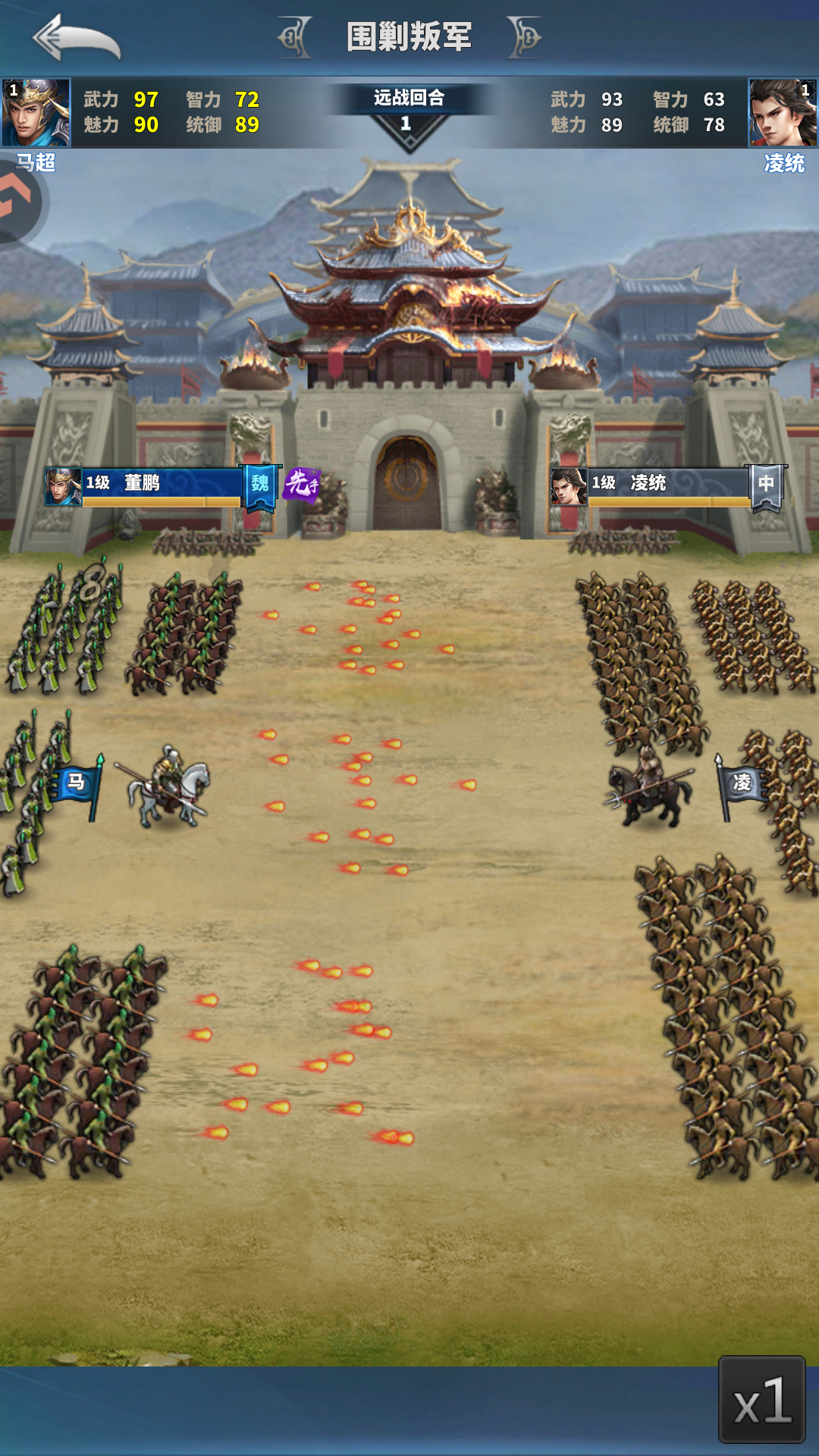The image size is (819, 1456).
Task: Go back using the arrow button
Action: 77,39
